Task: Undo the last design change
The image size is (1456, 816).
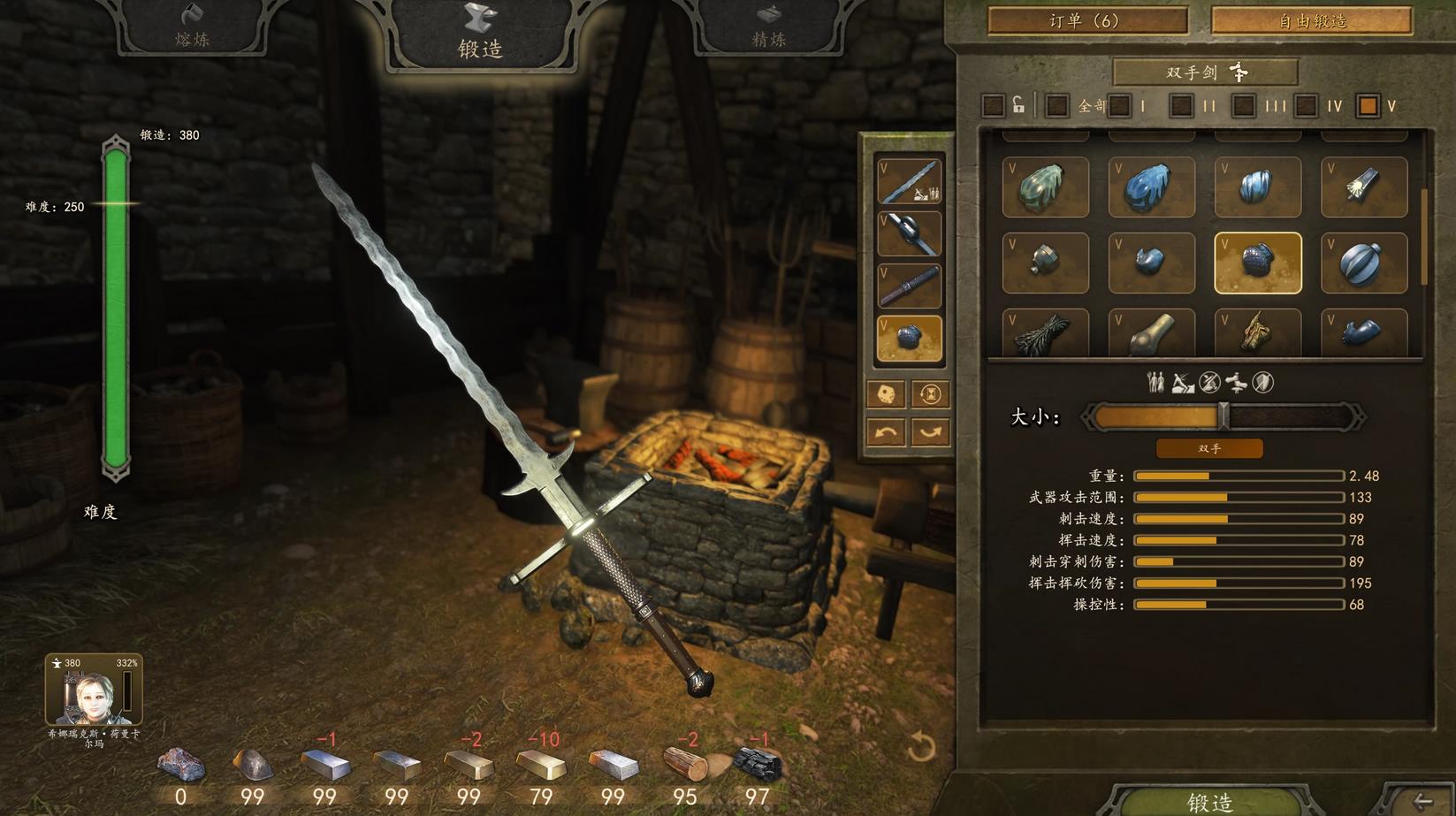Action: coord(886,432)
